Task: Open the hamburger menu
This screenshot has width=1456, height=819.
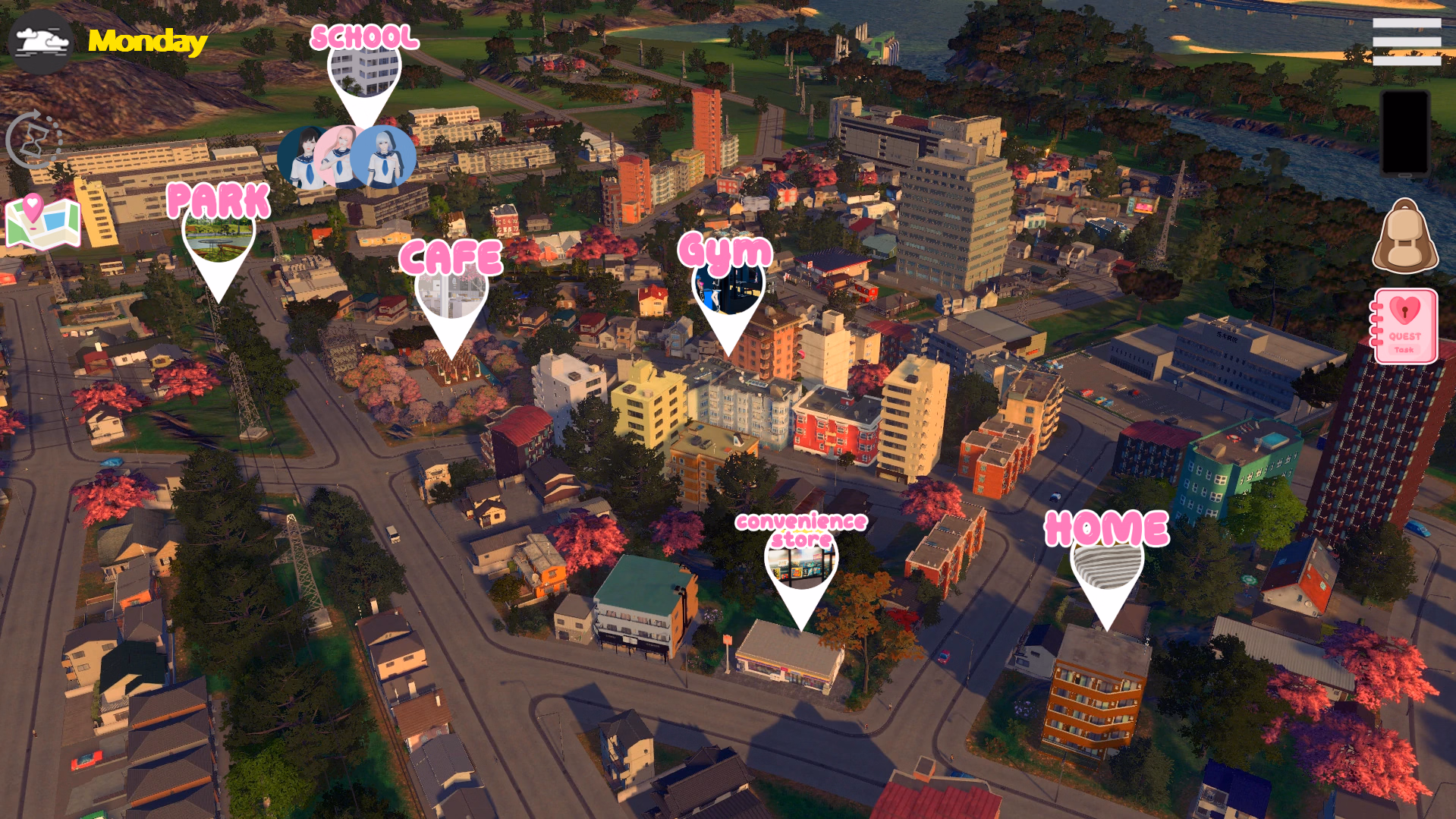Action: (1406, 42)
